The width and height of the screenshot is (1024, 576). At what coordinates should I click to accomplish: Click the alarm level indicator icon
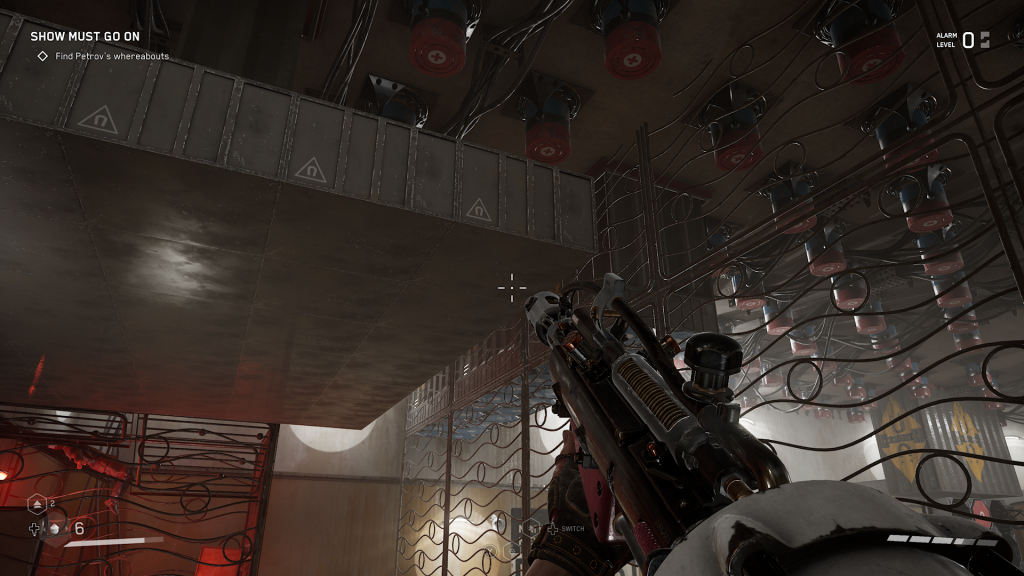point(984,40)
